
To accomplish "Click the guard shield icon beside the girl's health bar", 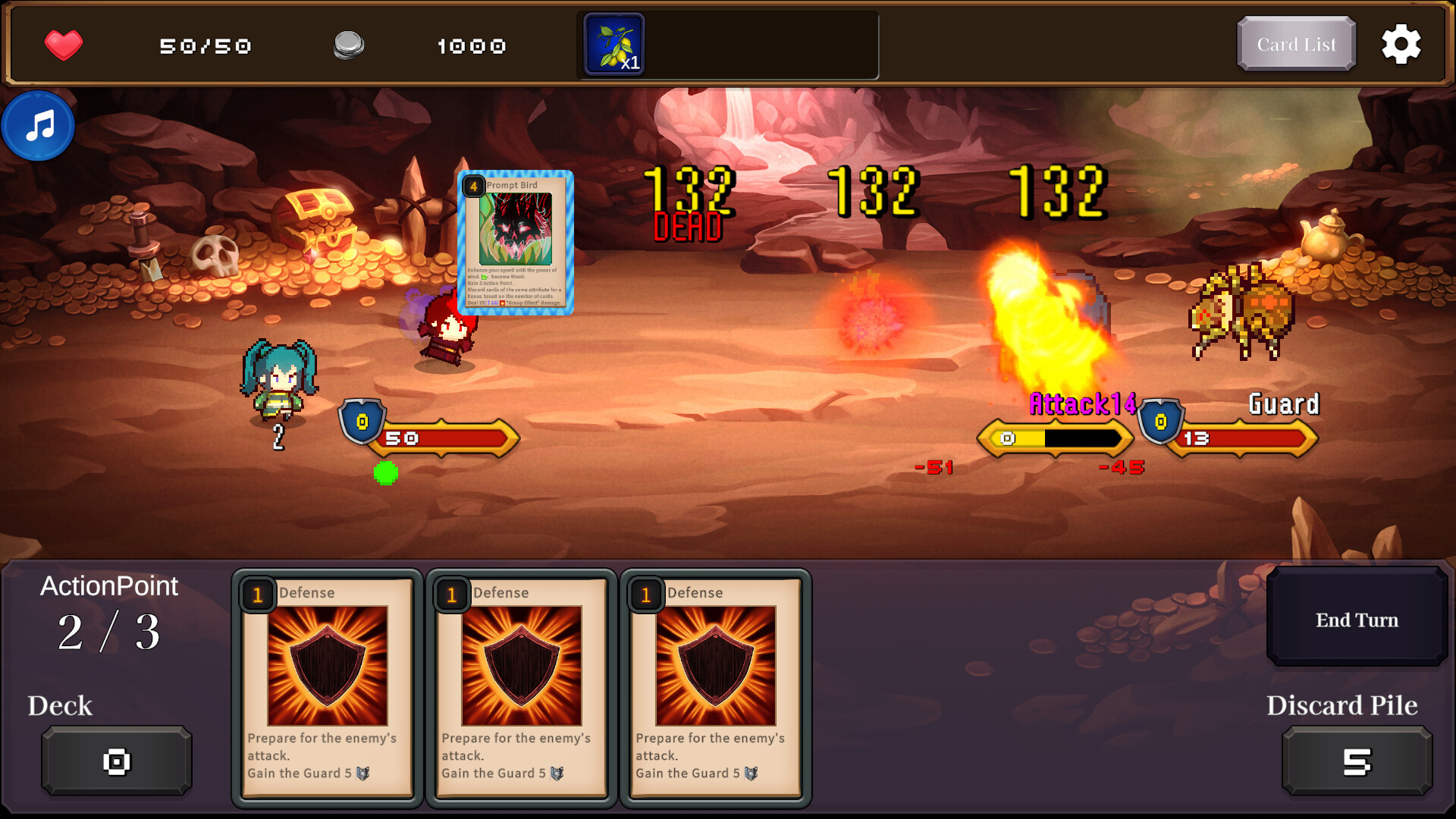I will click(x=362, y=423).
